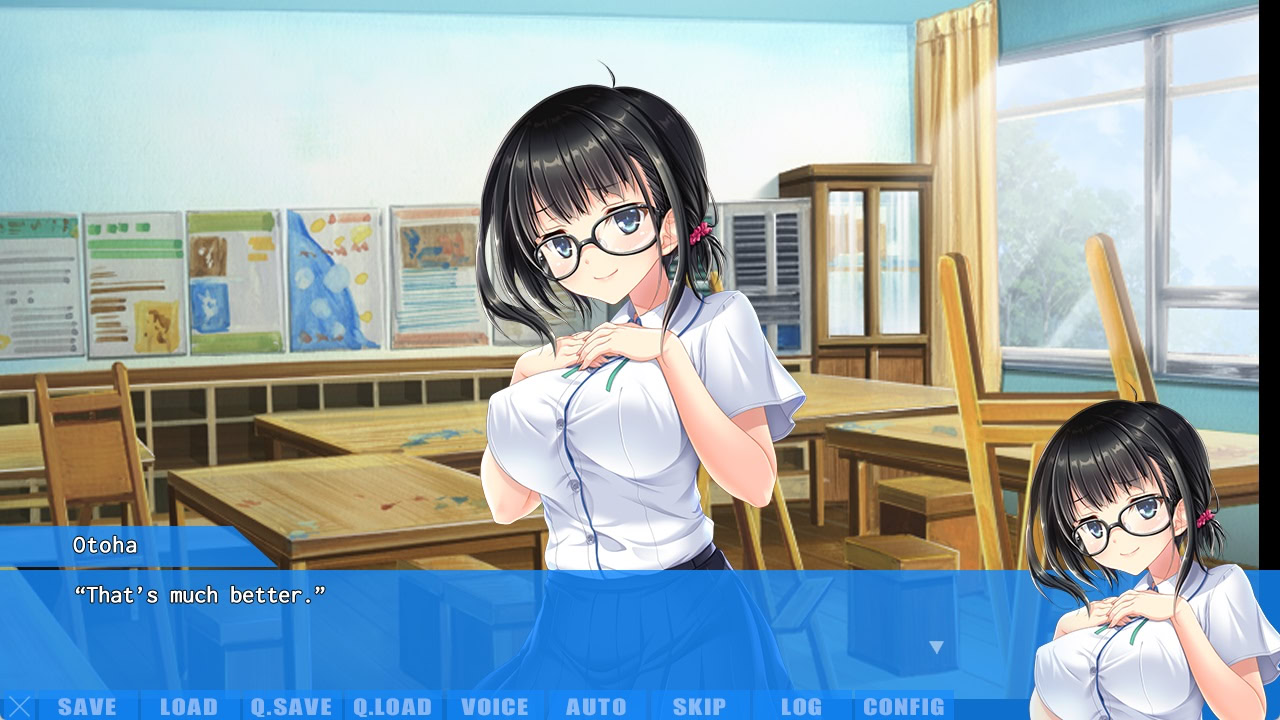
Task: Open the CONFIG settings
Action: 903,707
